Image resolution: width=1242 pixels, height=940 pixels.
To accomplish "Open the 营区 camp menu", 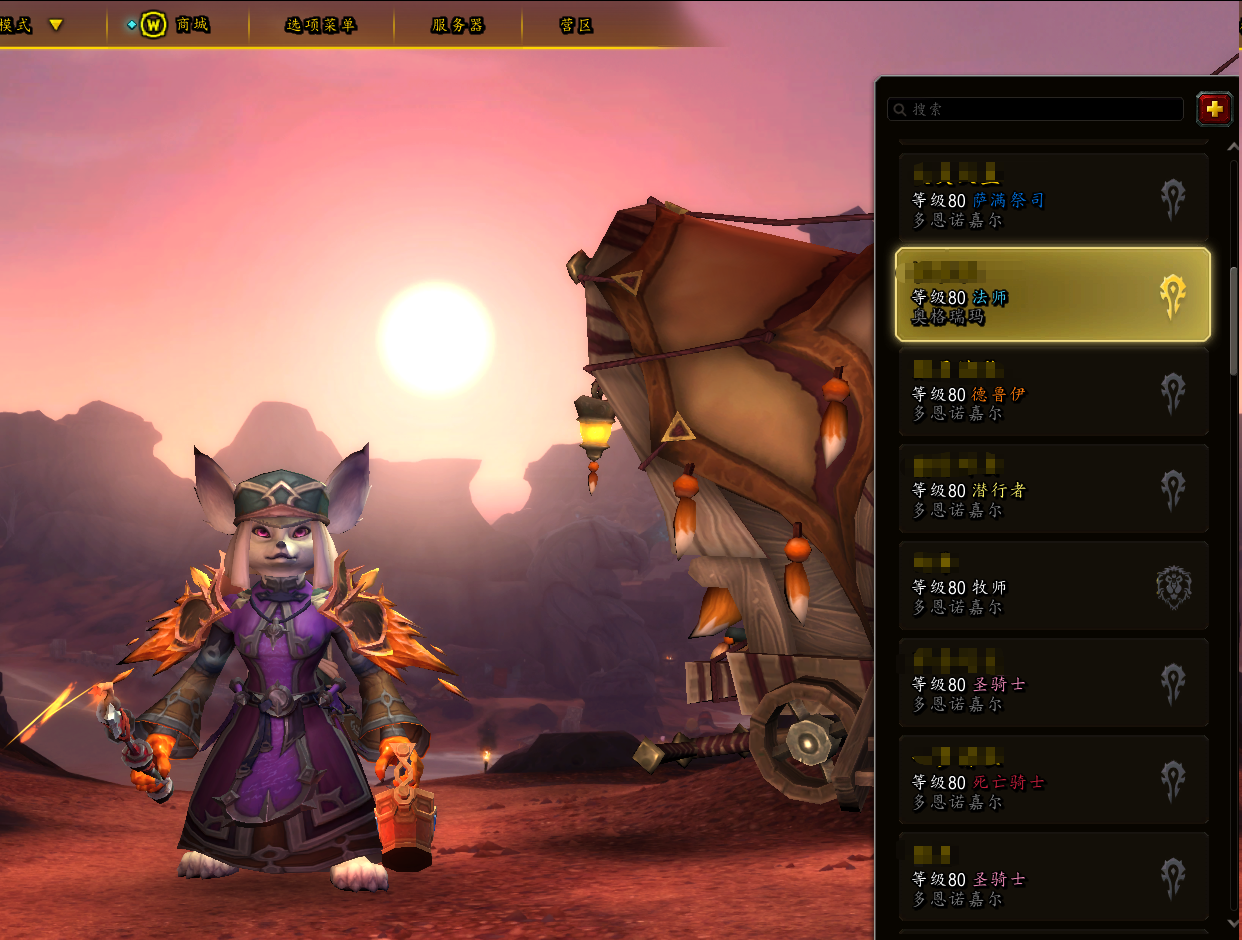I will [576, 25].
